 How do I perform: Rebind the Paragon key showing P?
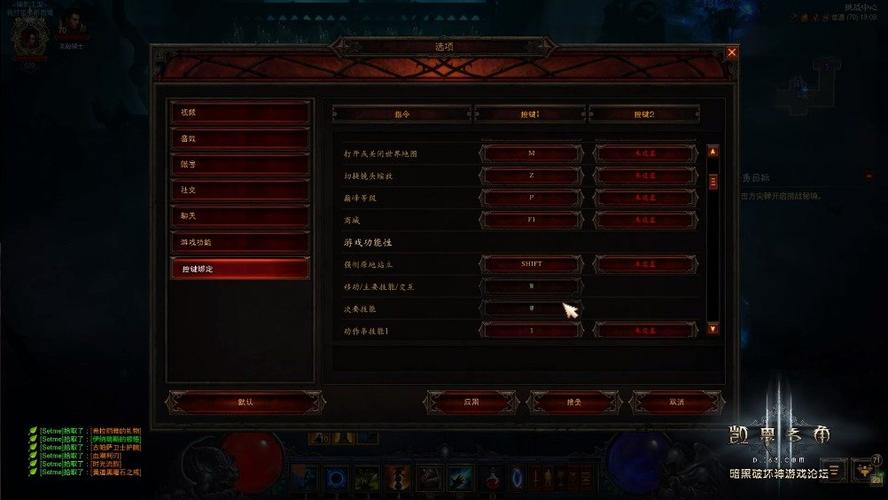(531, 198)
